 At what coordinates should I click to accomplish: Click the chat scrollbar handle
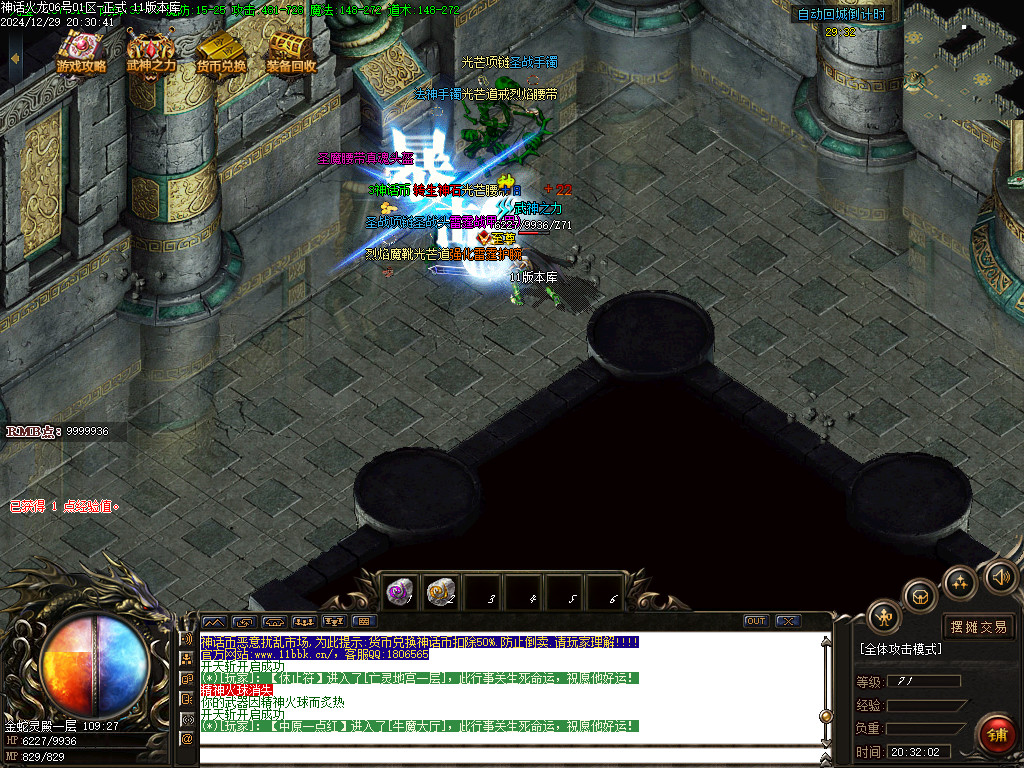(826, 716)
